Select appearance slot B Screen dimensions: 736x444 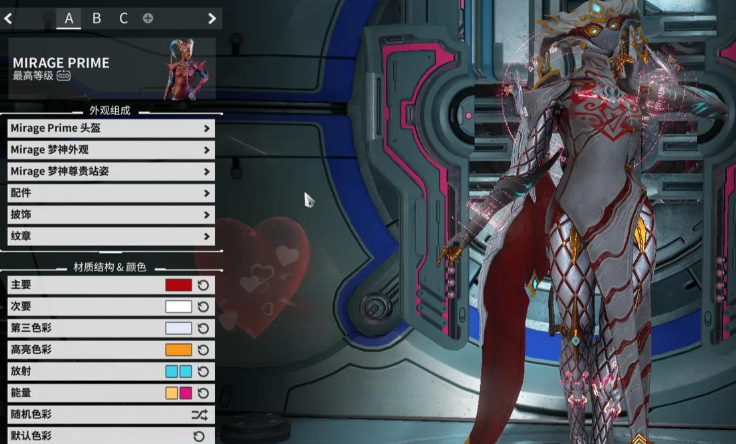96,18
